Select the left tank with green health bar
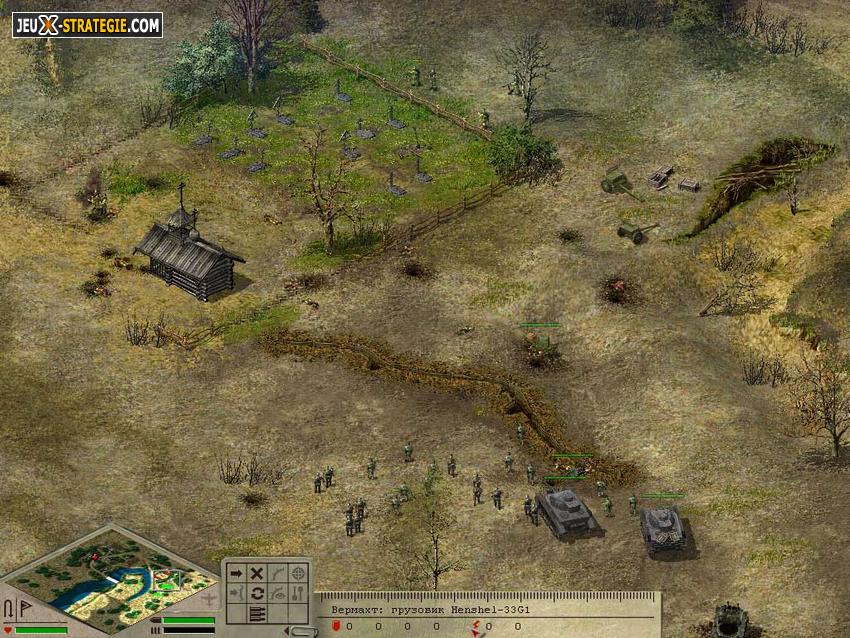 pyautogui.click(x=566, y=510)
